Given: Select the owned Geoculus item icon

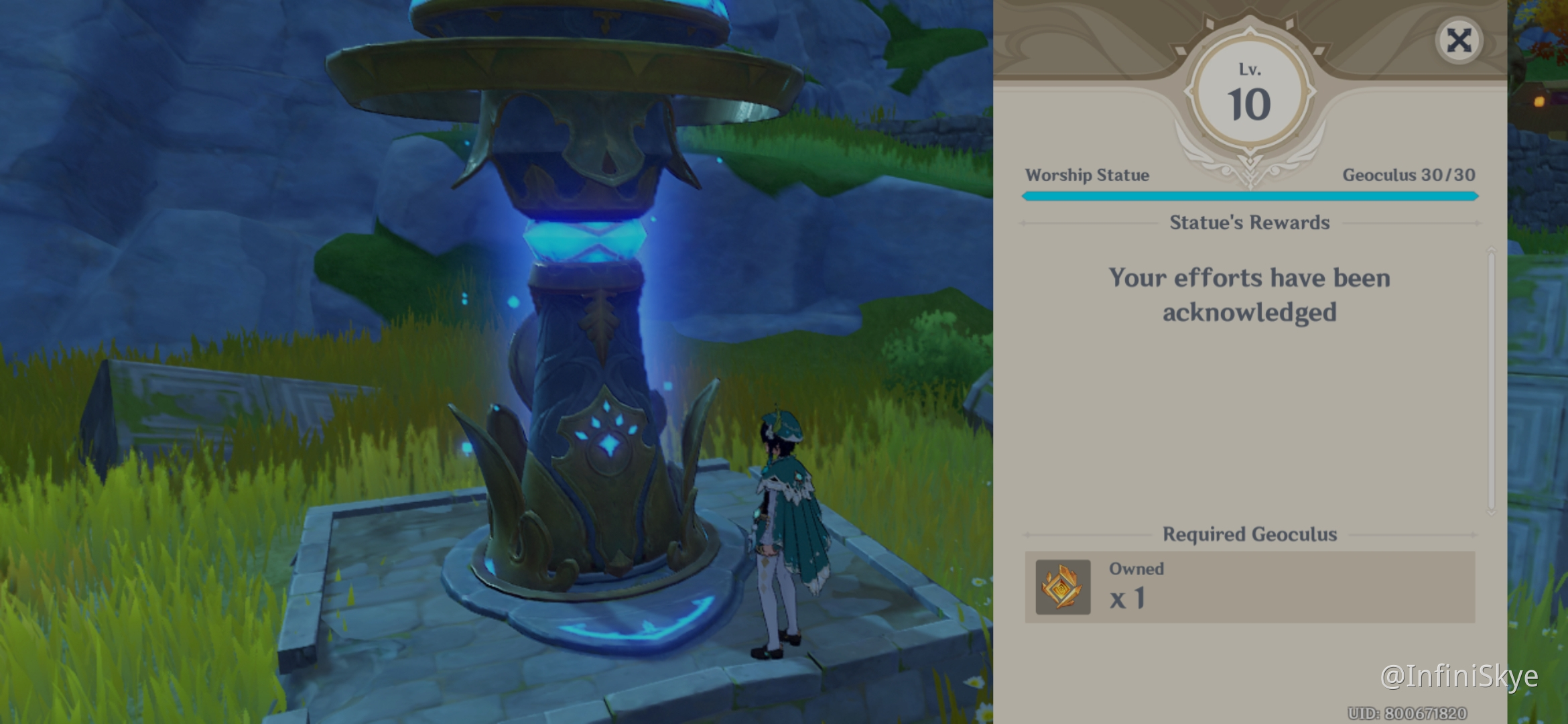Looking at the screenshot, I should click(x=1063, y=587).
